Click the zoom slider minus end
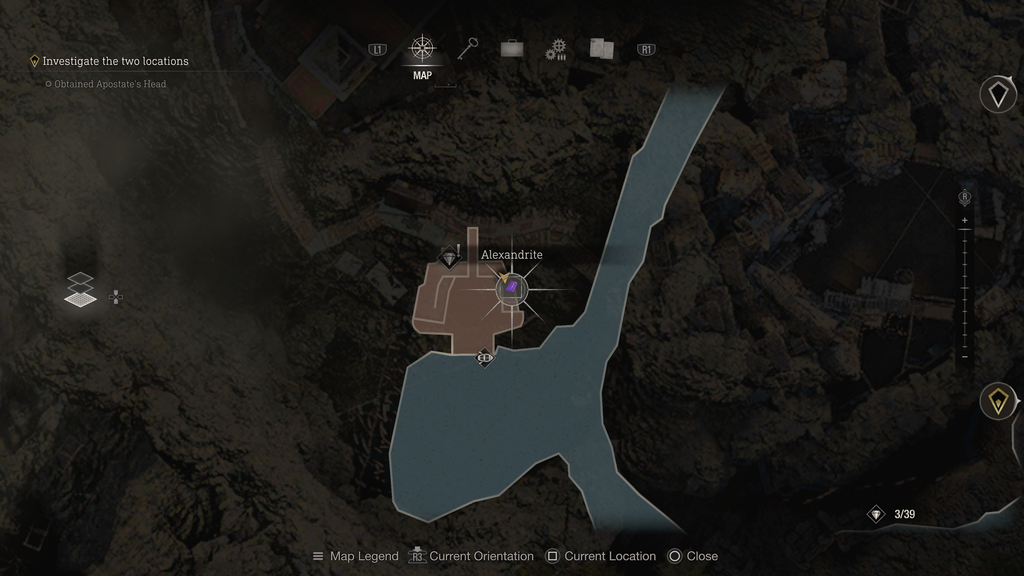Screen dimensions: 1024x576 tap(965, 356)
